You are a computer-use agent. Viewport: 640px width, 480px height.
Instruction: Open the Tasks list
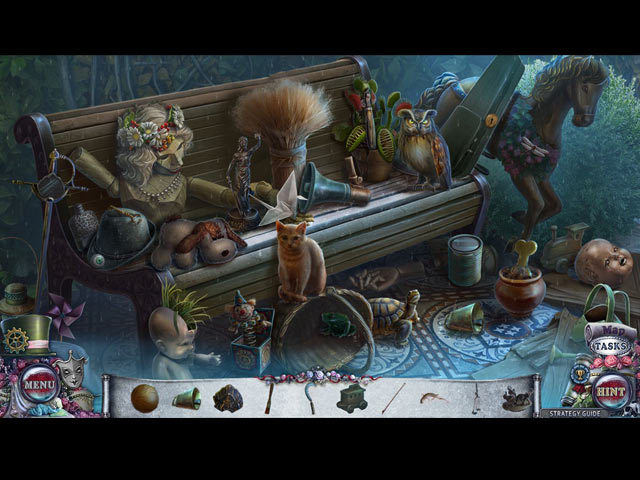(609, 346)
